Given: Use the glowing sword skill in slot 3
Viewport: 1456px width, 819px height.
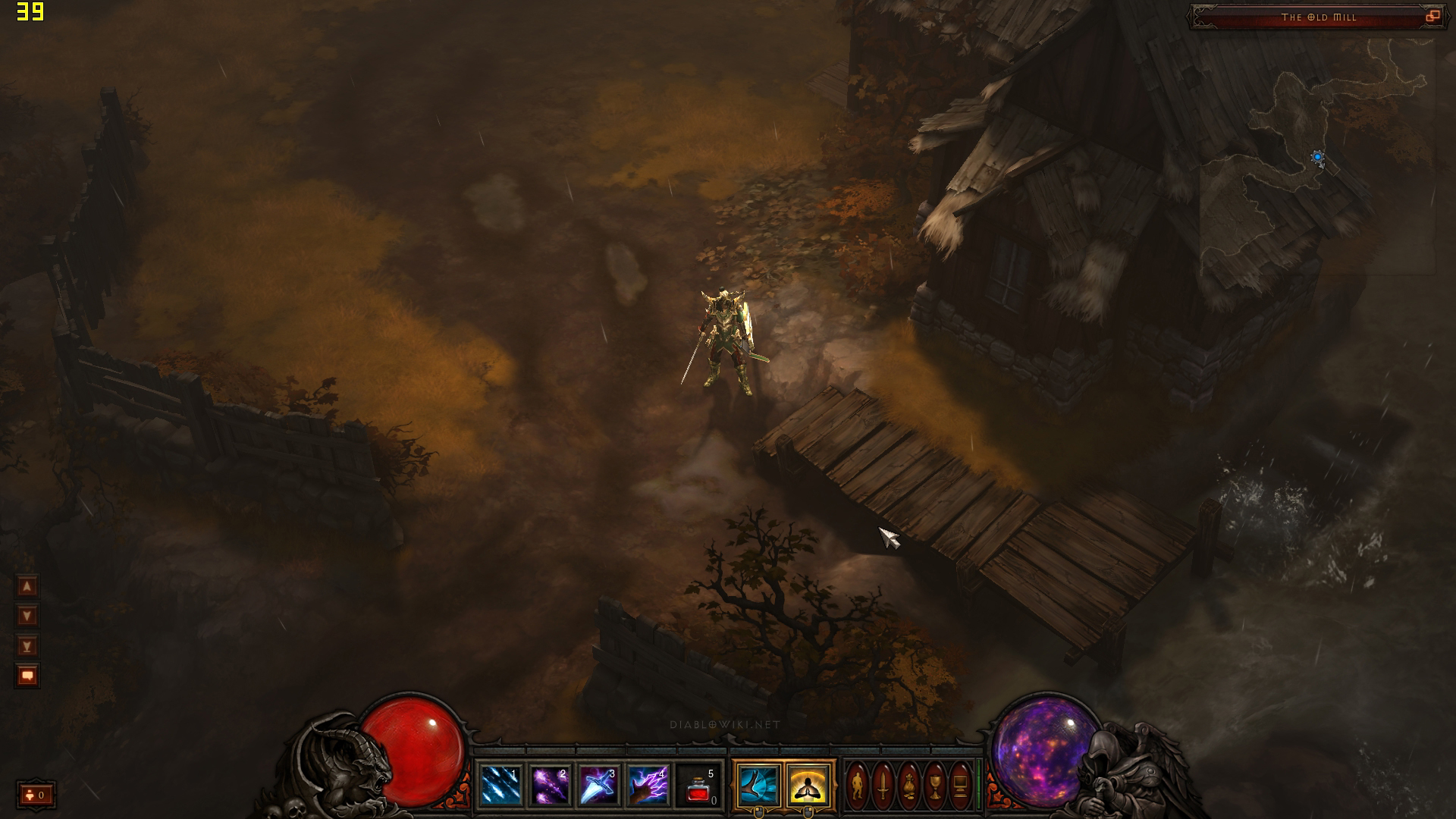Looking at the screenshot, I should click(599, 786).
